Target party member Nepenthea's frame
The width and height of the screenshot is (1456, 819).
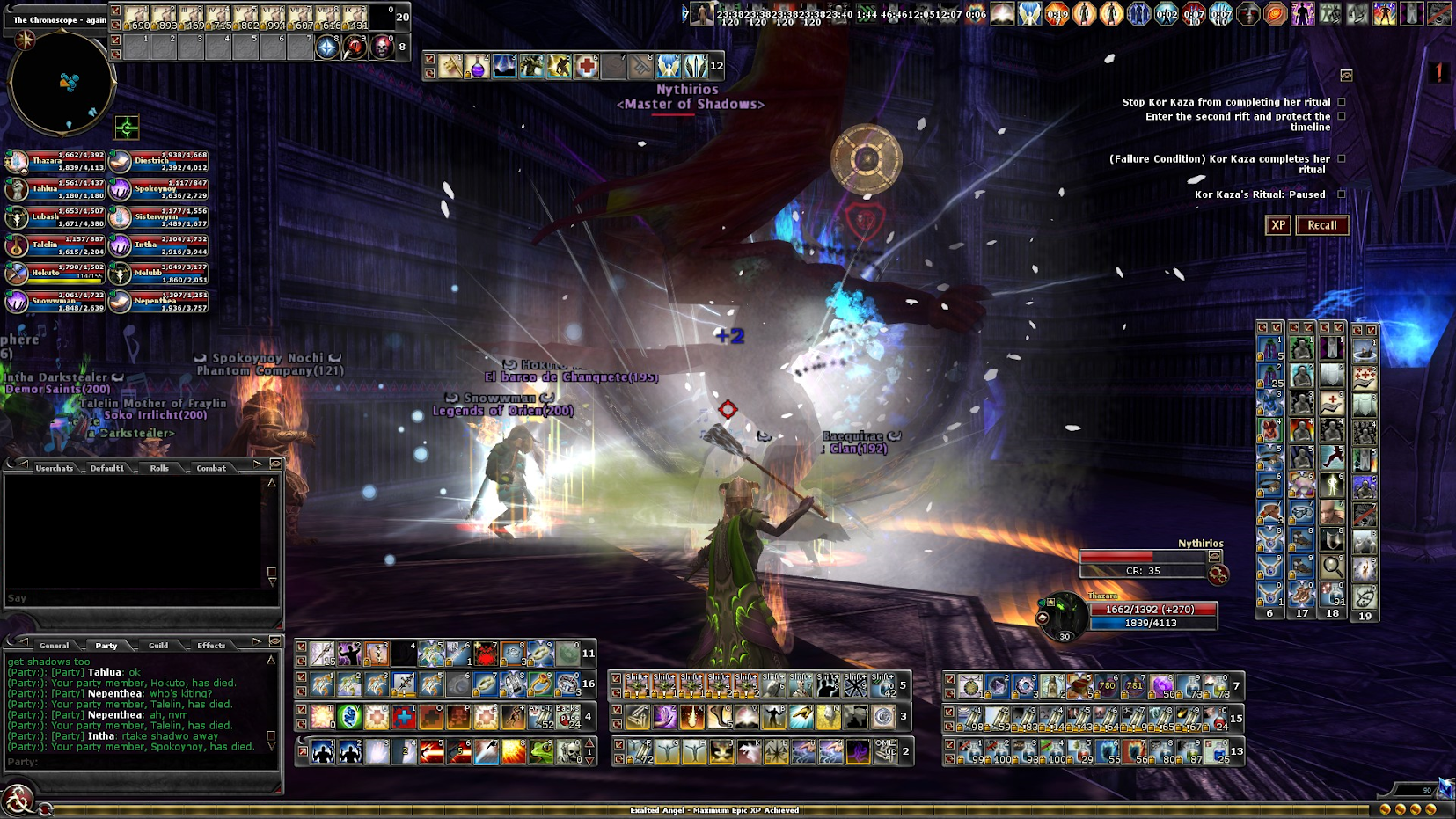click(158, 302)
